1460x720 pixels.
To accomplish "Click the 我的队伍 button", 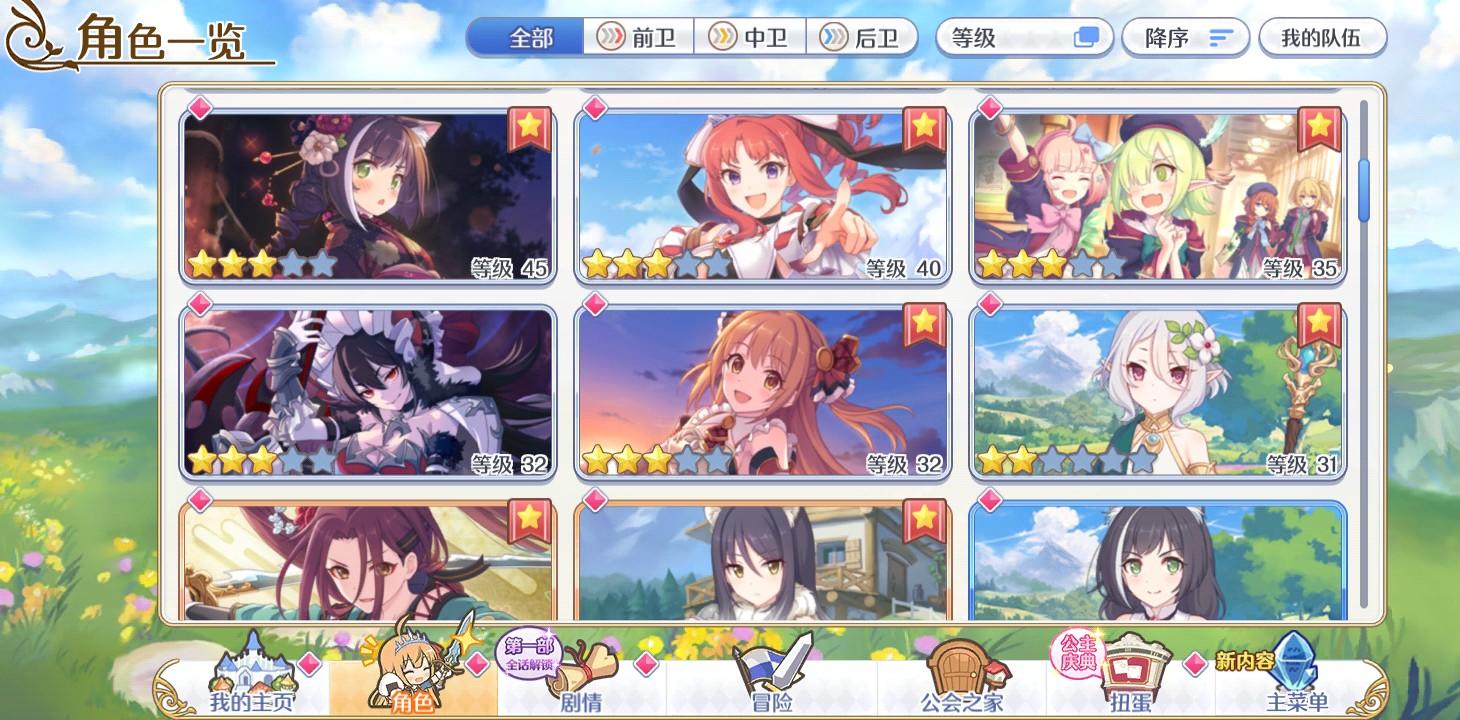I will 1322,36.
